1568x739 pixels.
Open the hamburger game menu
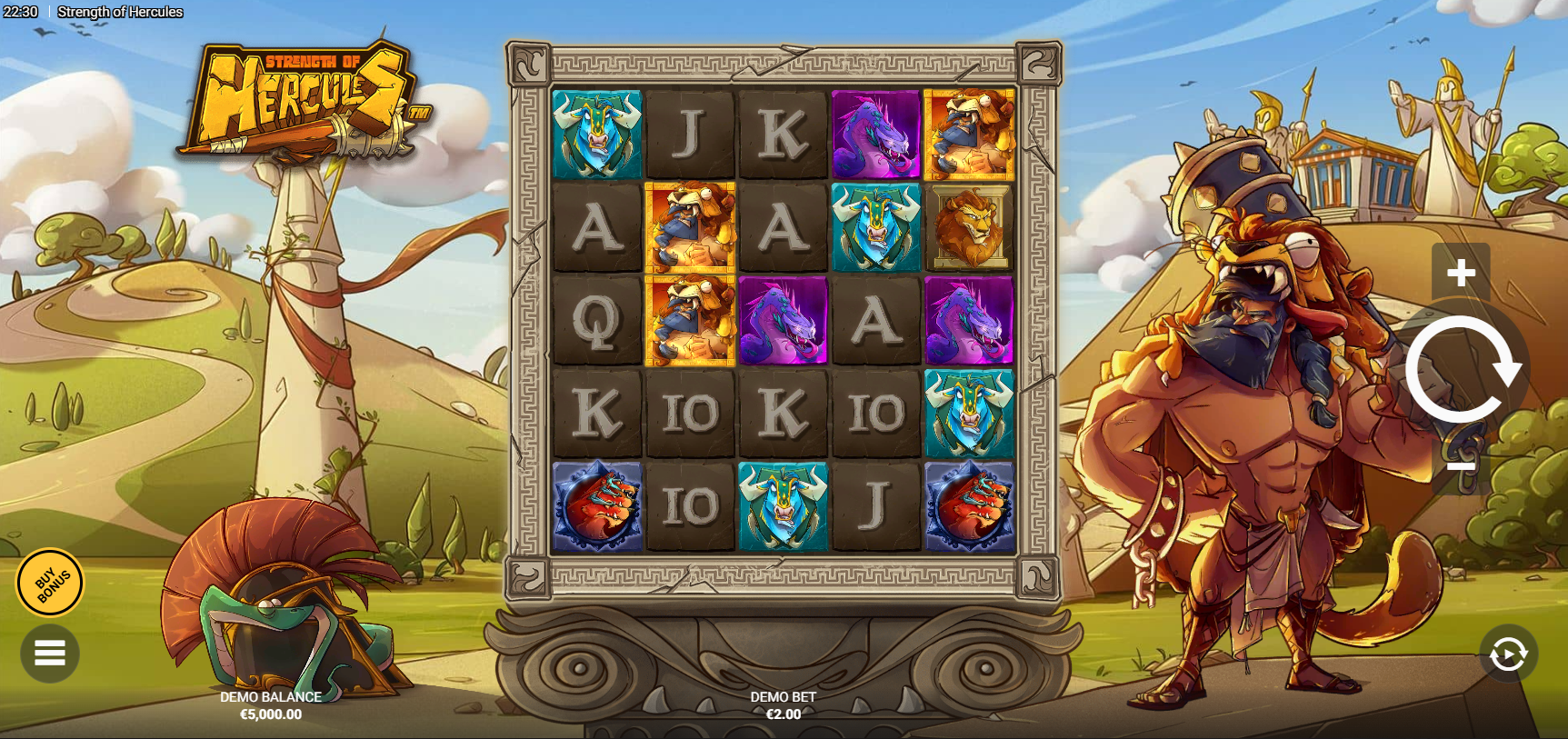pyautogui.click(x=50, y=653)
